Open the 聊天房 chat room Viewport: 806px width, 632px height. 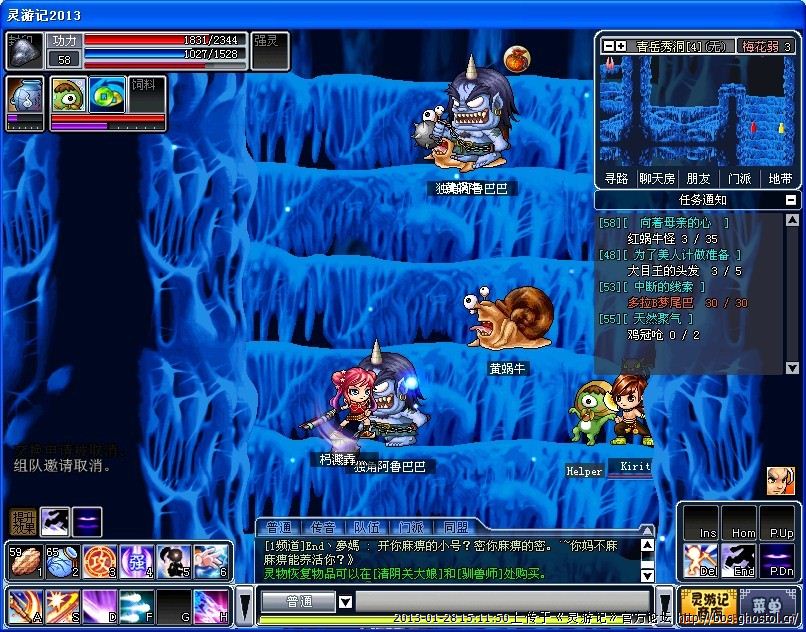coord(657,179)
